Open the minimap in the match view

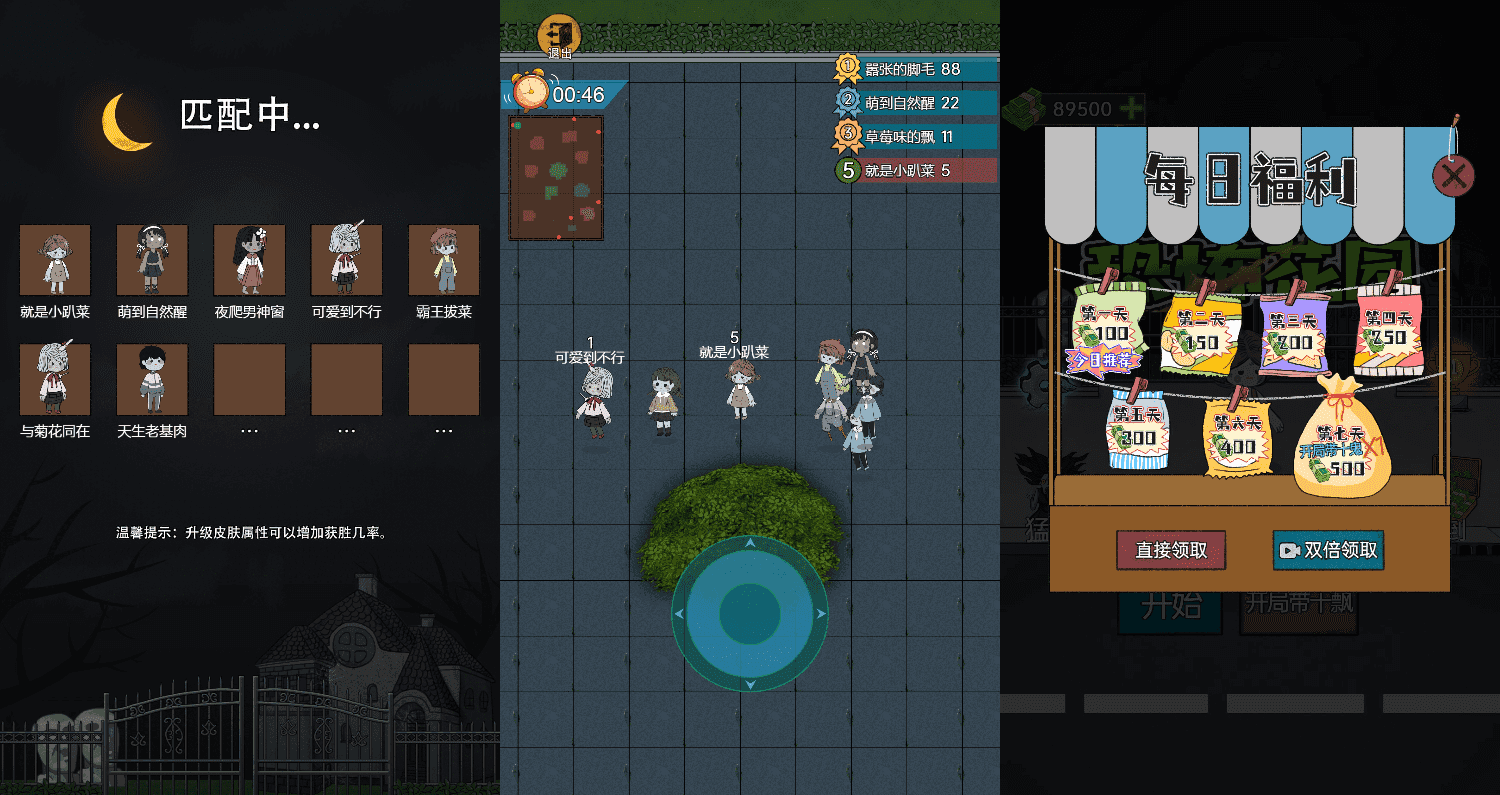(x=556, y=178)
